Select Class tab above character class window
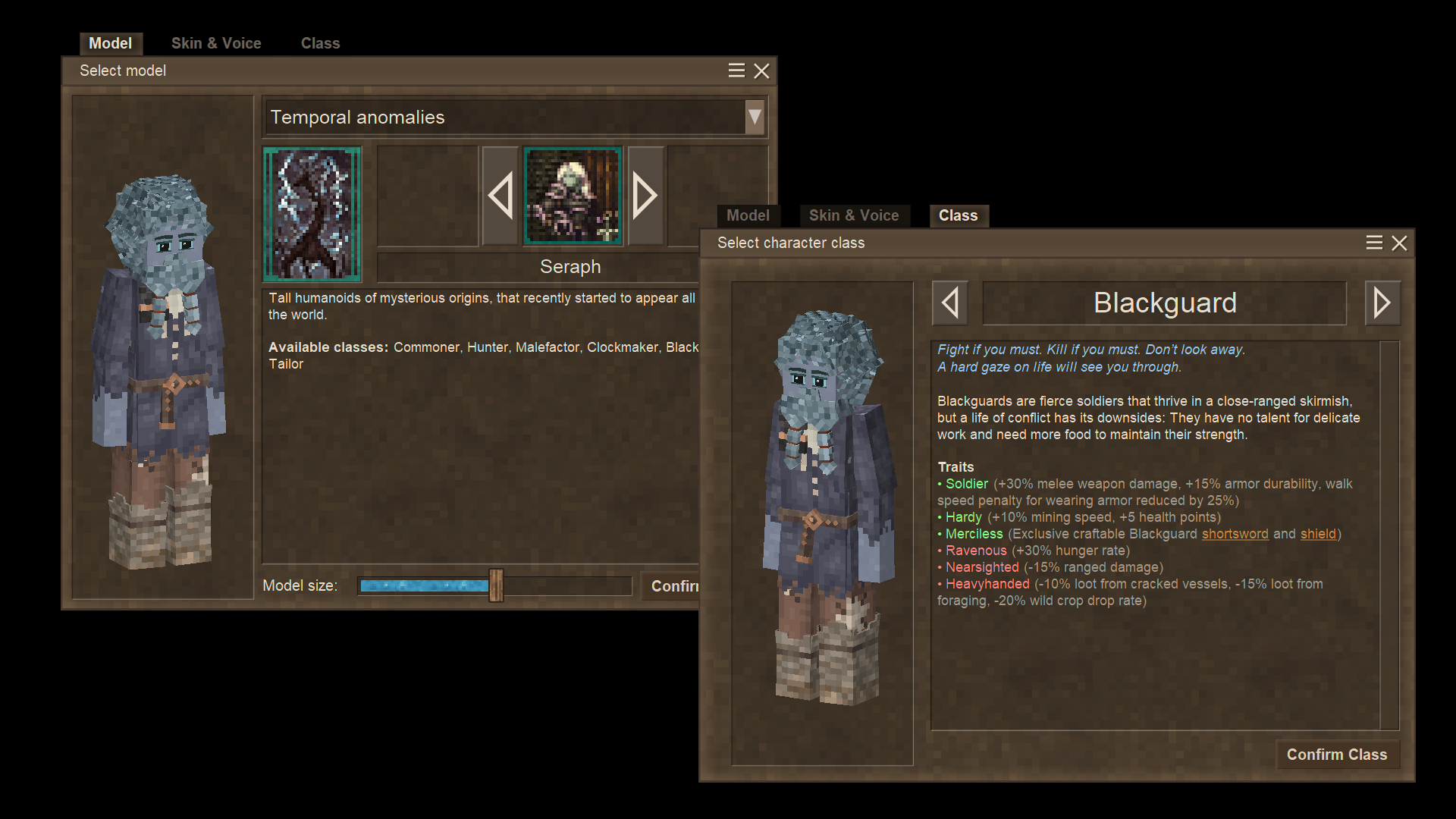Viewport: 1456px width, 819px height. pos(958,215)
